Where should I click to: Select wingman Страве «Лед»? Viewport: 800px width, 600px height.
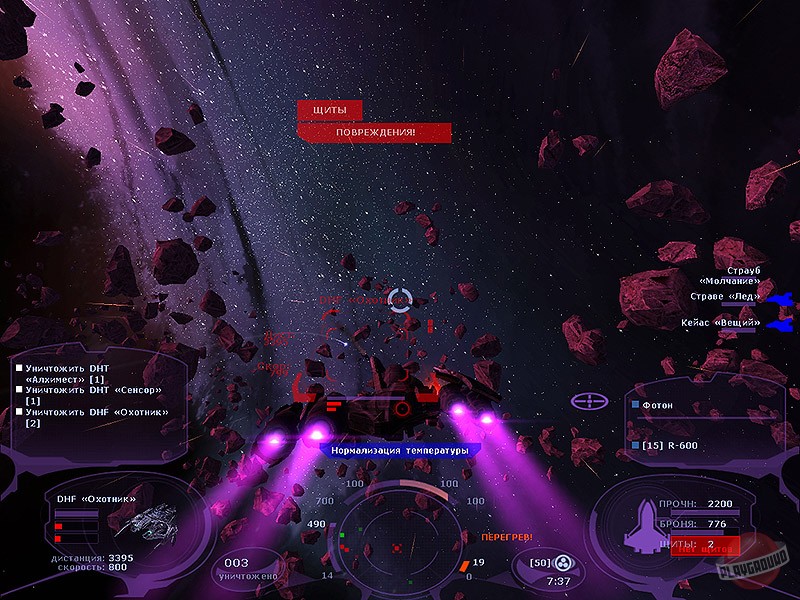coord(726,296)
